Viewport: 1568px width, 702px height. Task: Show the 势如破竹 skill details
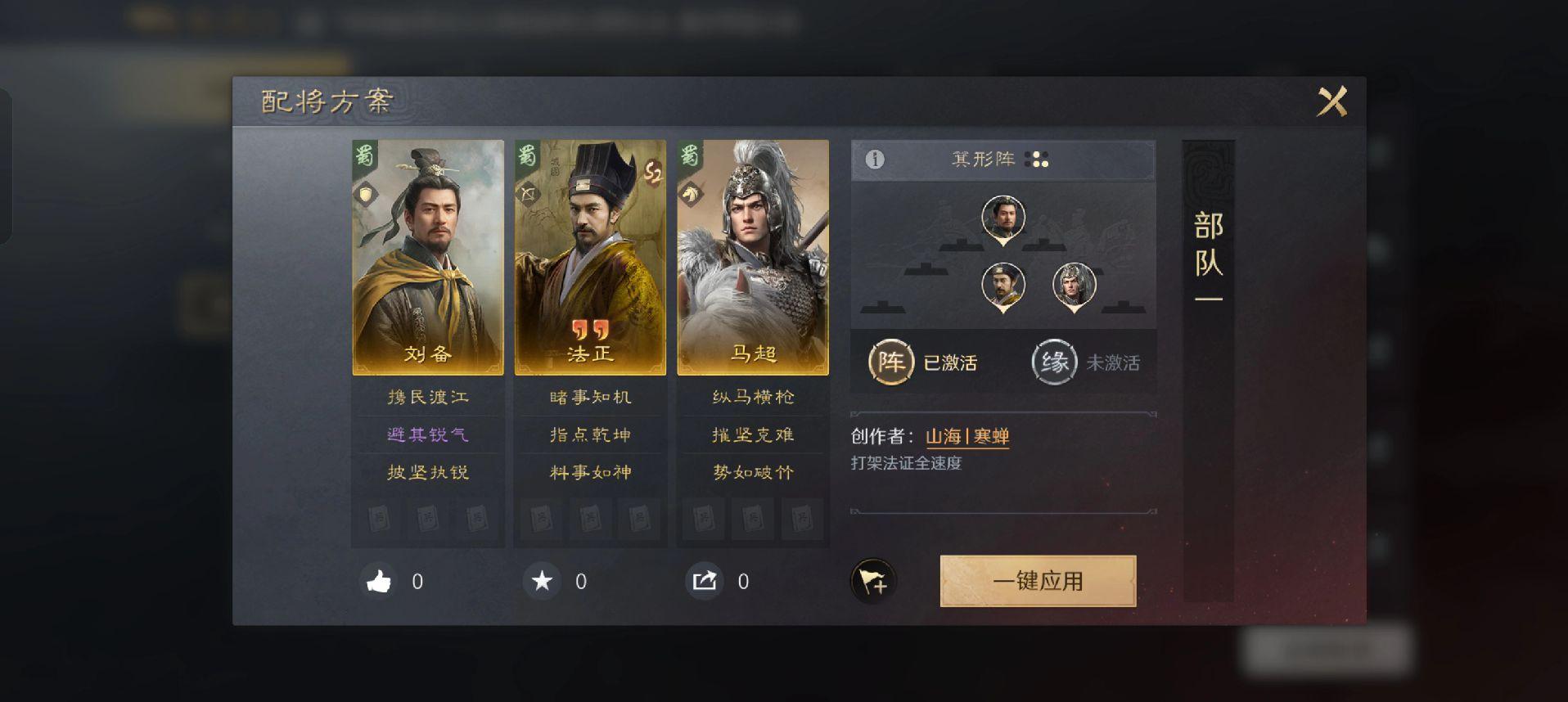click(x=753, y=472)
